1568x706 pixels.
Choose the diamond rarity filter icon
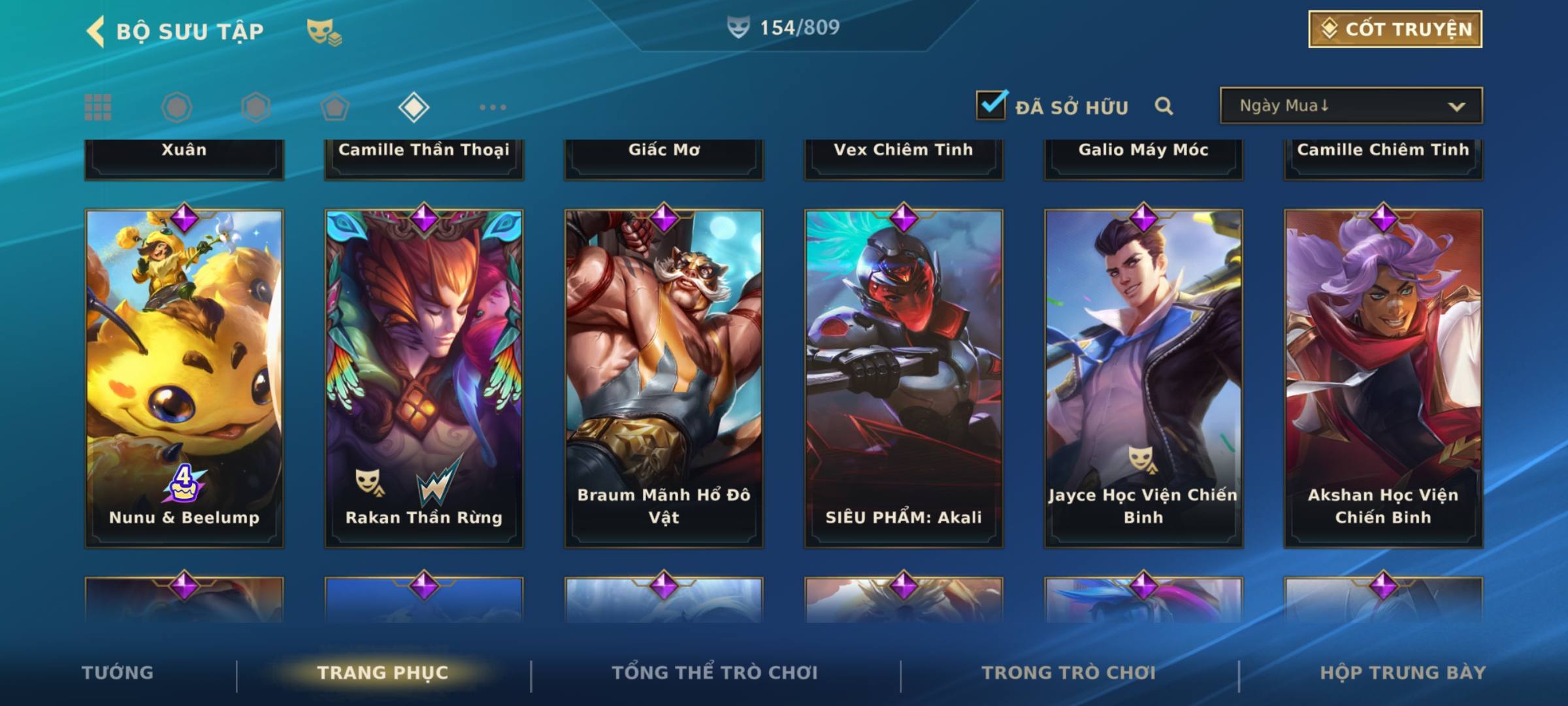point(414,107)
